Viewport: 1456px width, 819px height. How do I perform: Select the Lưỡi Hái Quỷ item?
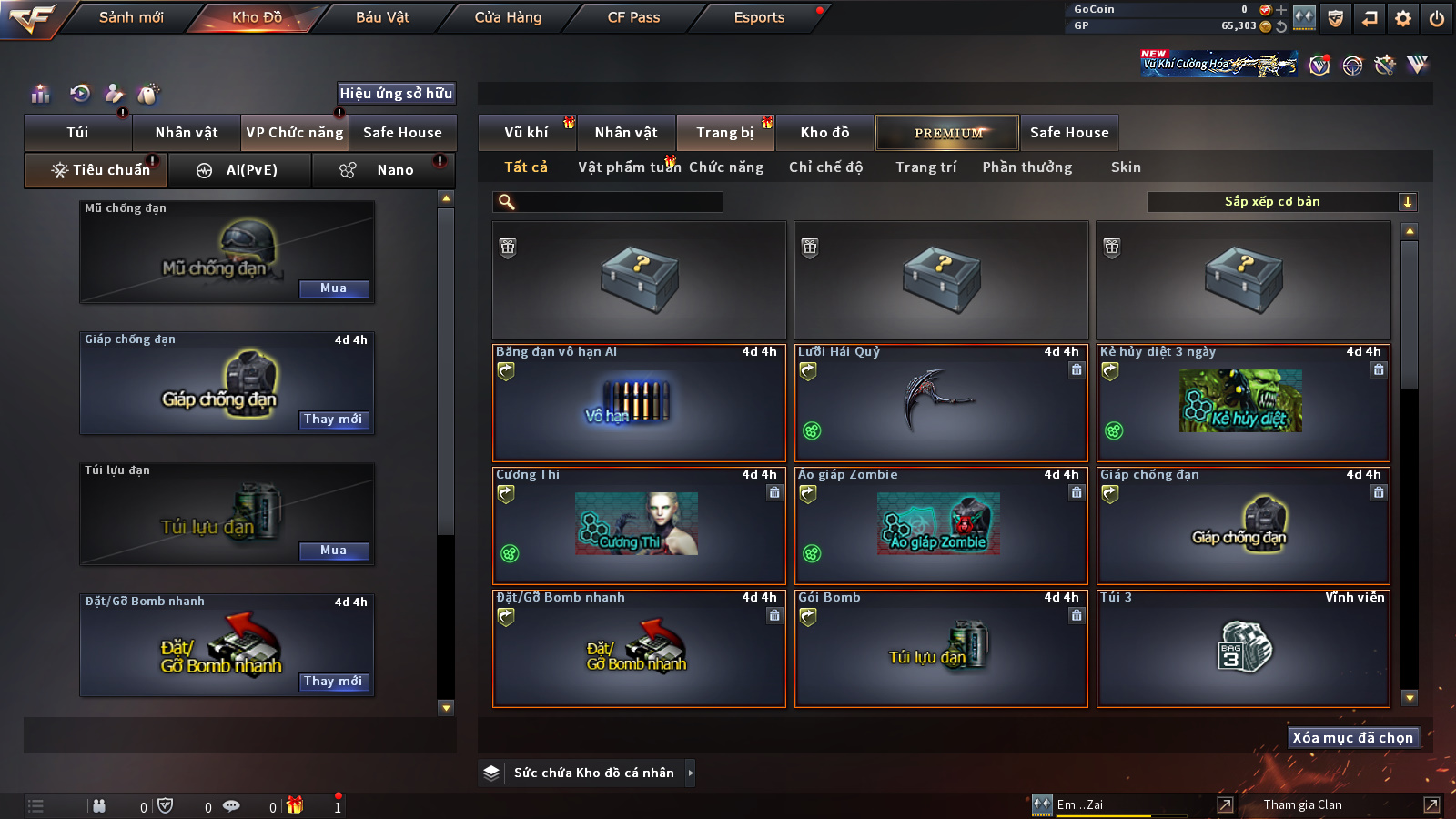click(941, 403)
